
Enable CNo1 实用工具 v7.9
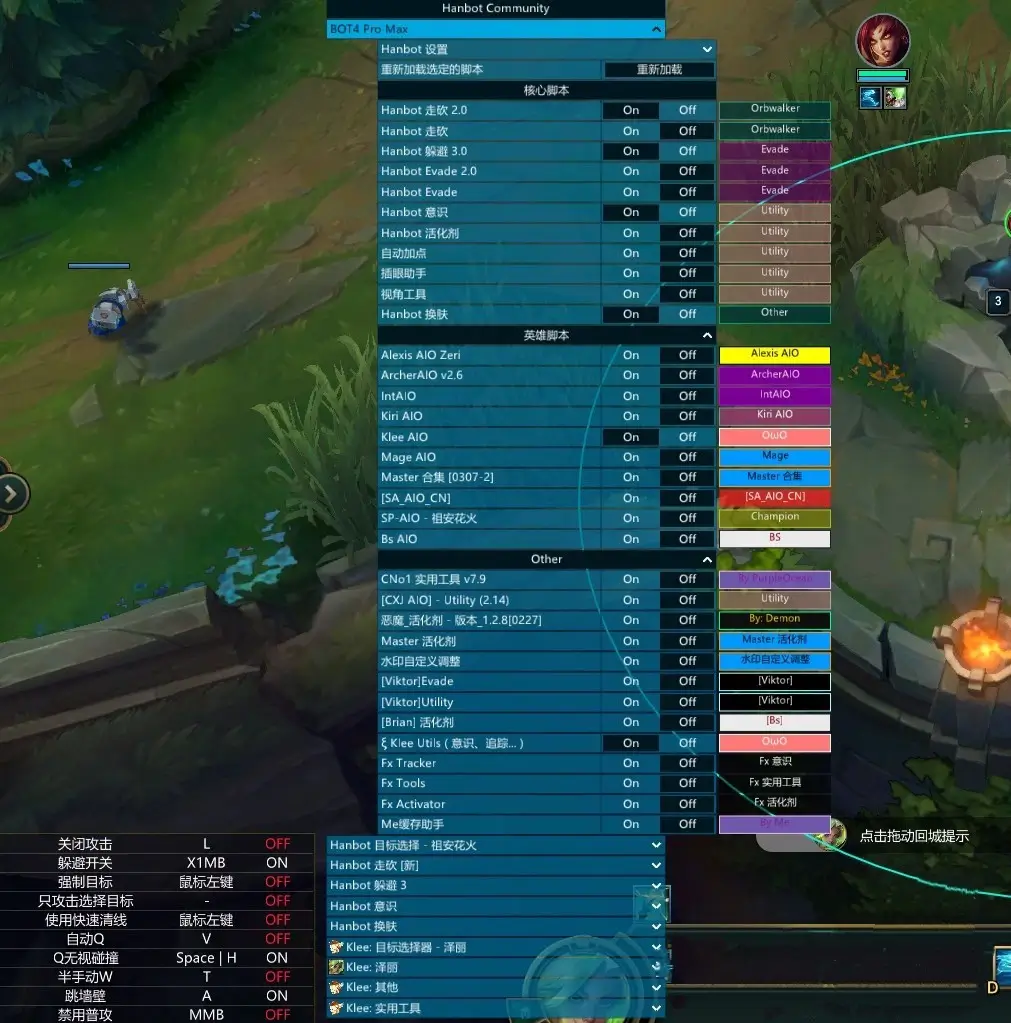click(x=630, y=579)
